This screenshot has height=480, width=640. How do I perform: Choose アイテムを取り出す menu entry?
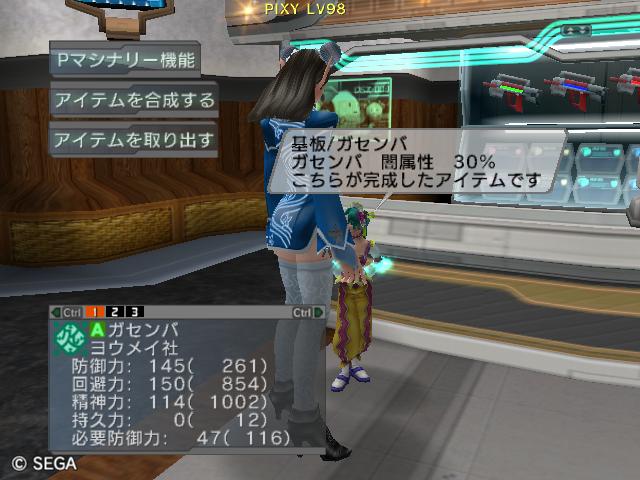(134, 140)
